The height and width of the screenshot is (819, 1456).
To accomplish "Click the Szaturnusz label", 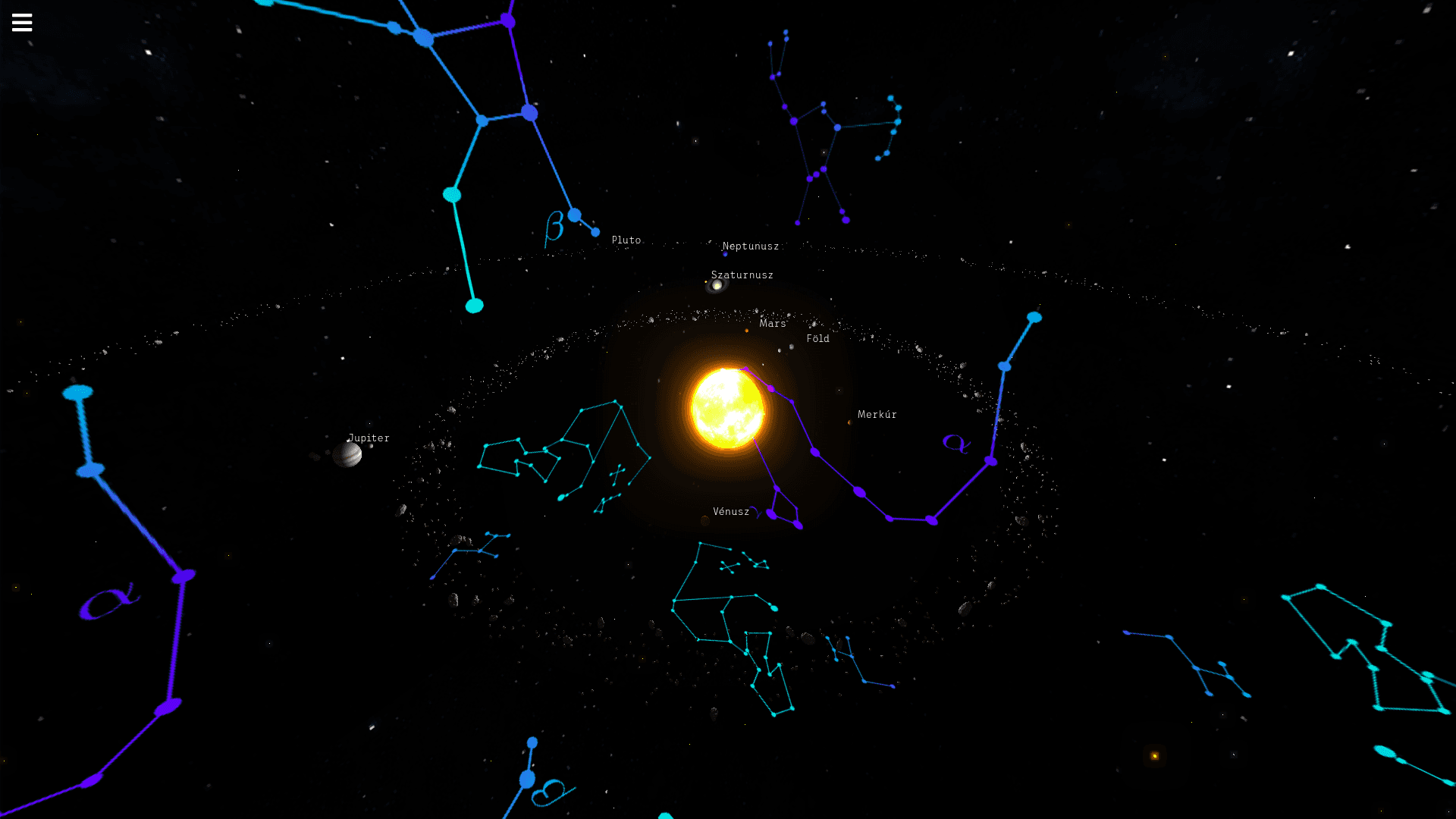I will (741, 275).
